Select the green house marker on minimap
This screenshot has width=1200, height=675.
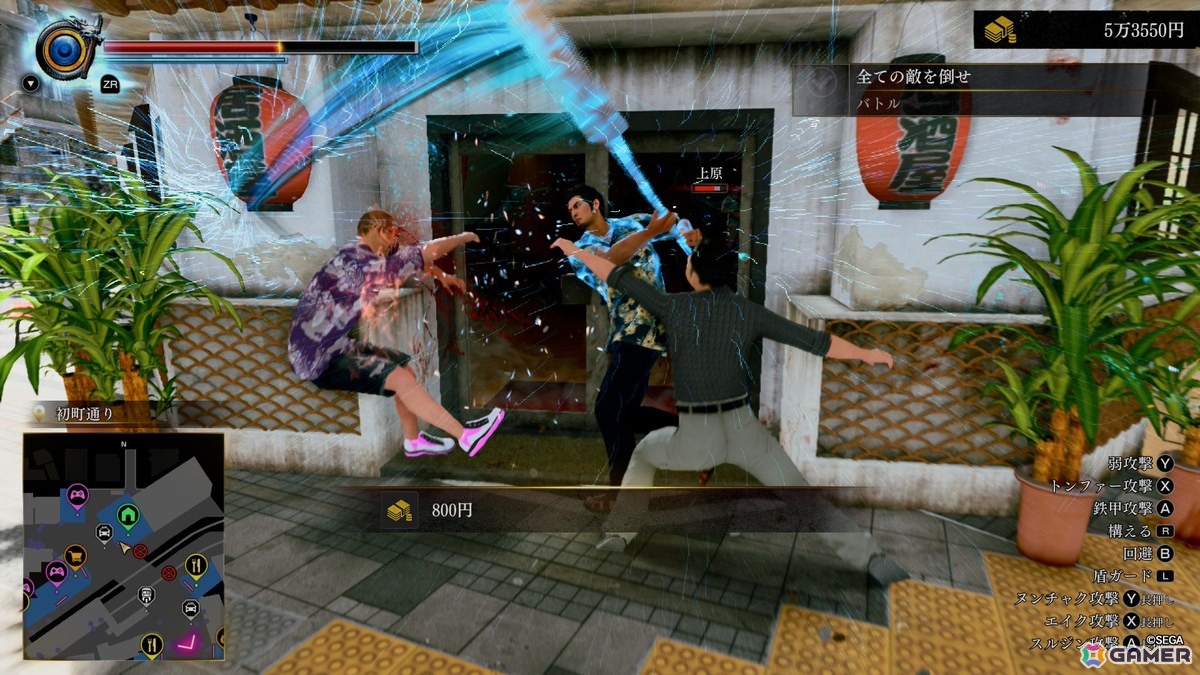tap(127, 514)
